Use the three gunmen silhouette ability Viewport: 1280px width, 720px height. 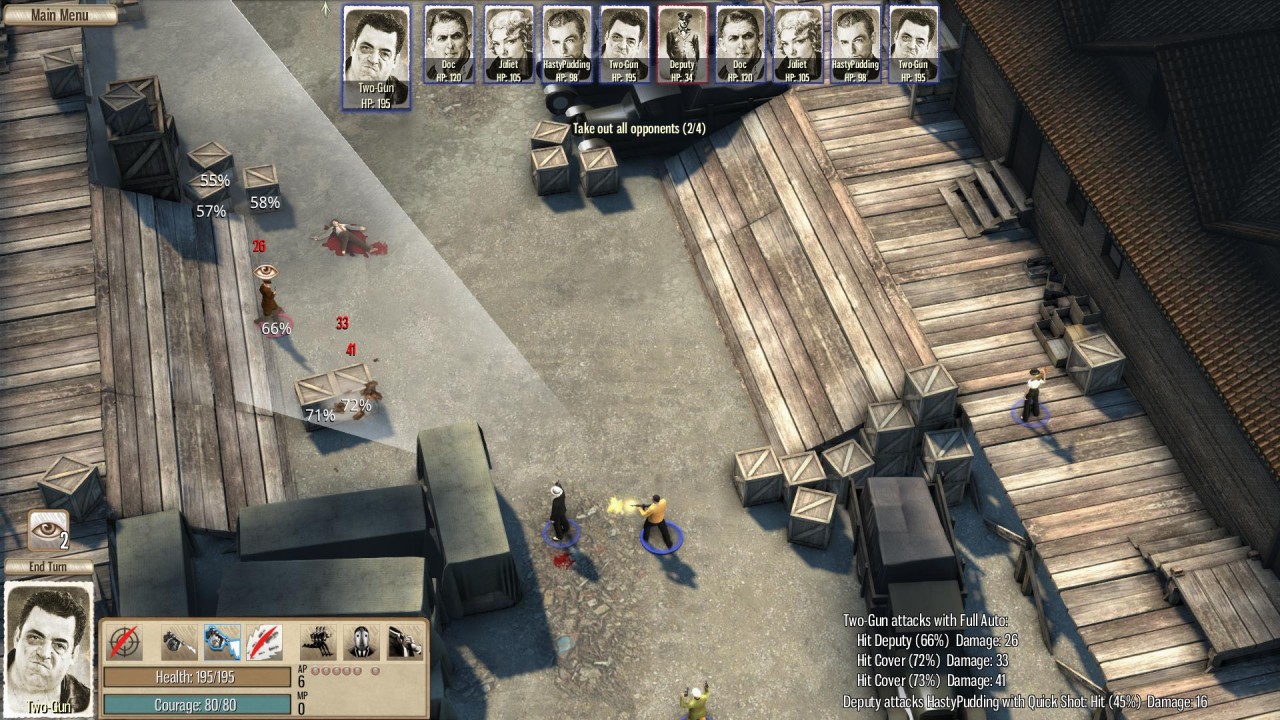[319, 642]
